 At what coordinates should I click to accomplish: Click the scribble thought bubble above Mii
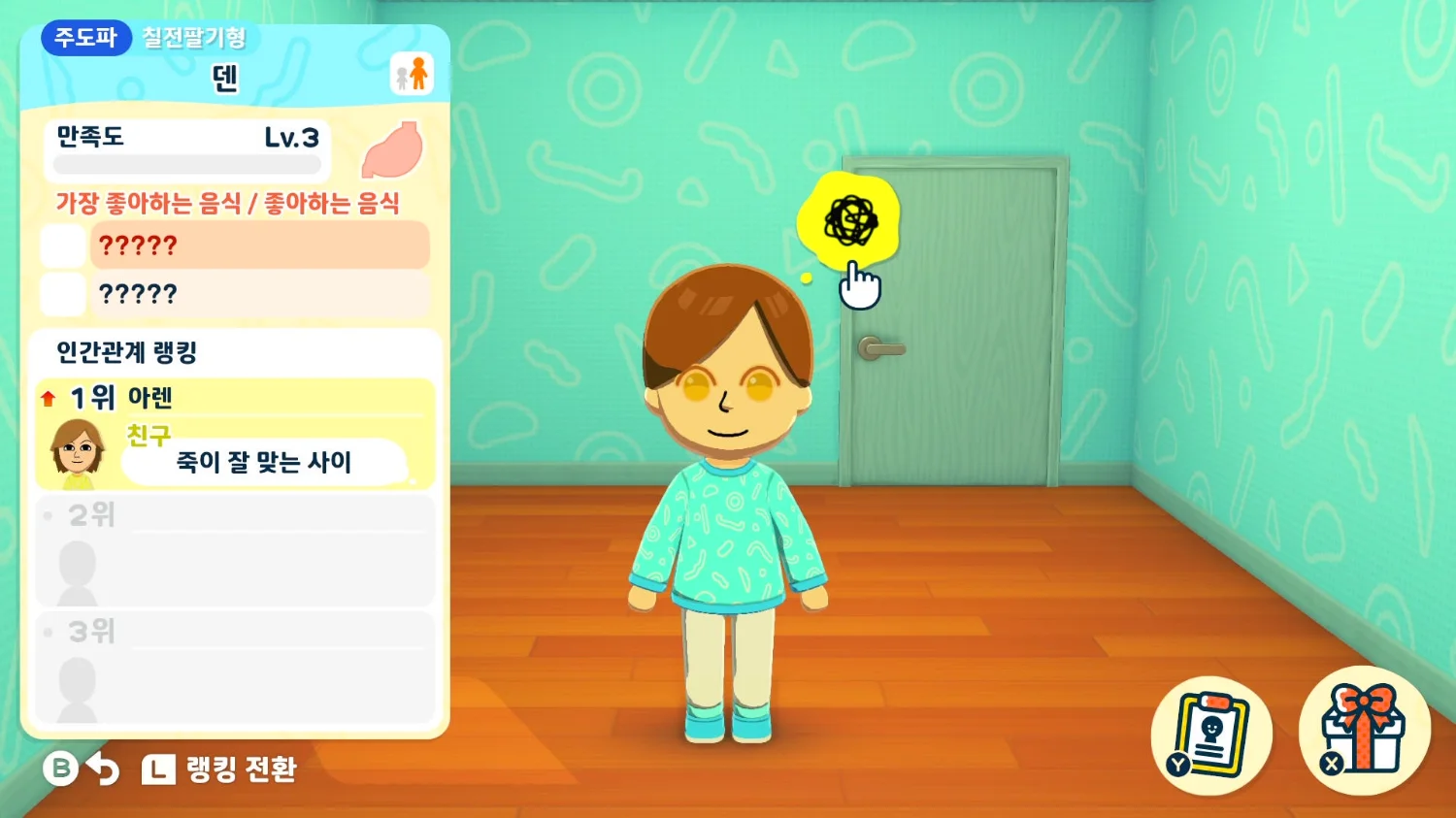pyautogui.click(x=849, y=221)
